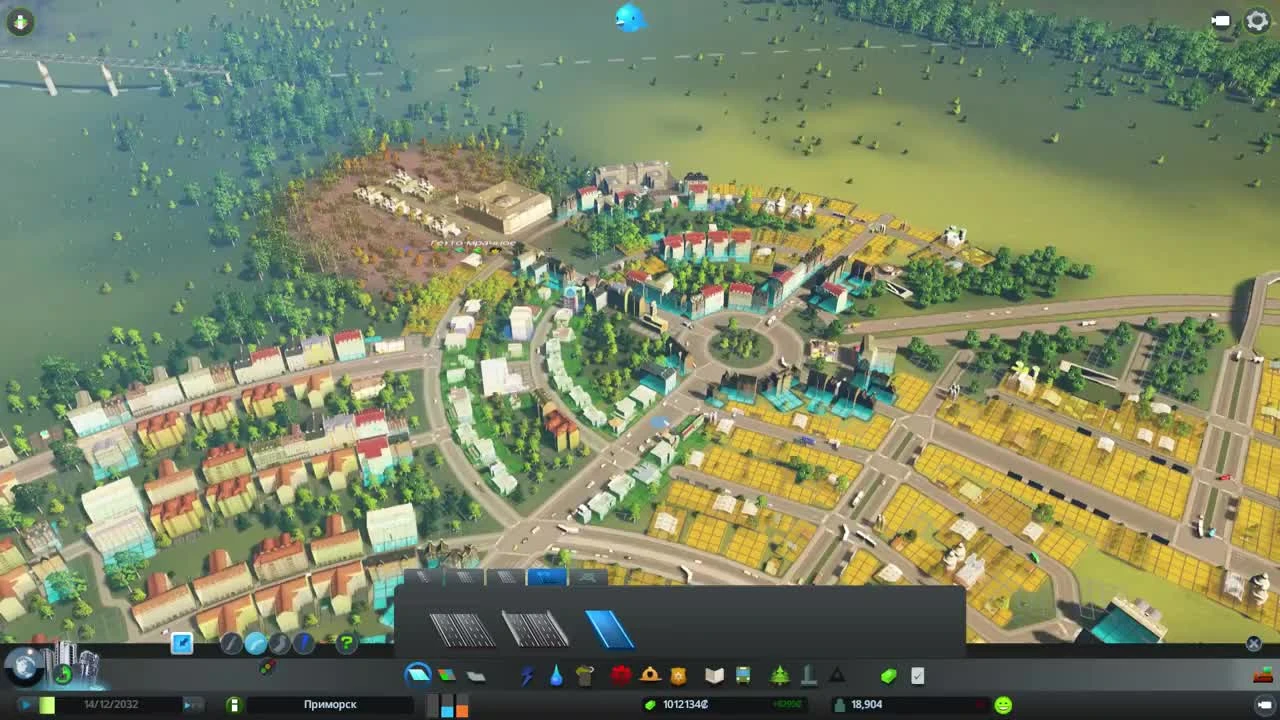This screenshot has height=720, width=1280.
Task: Pause the game simulation
Action: point(24,704)
